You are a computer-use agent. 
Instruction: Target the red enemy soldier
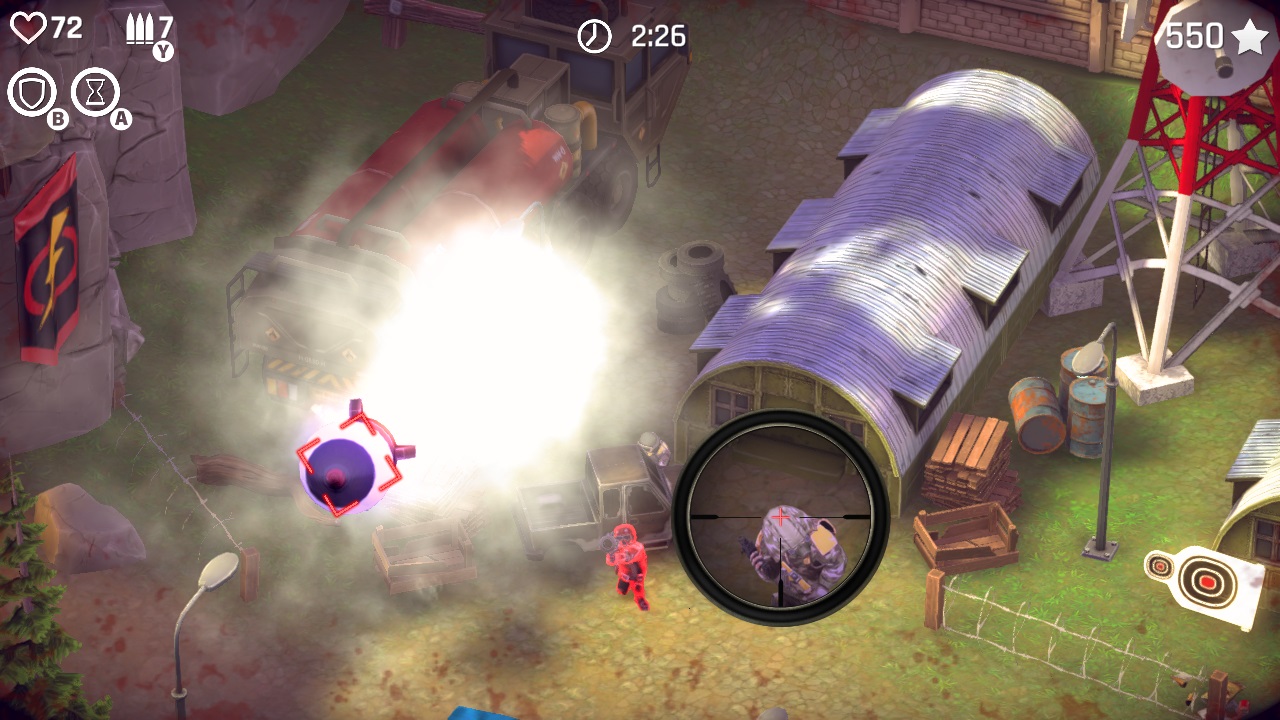[627, 565]
